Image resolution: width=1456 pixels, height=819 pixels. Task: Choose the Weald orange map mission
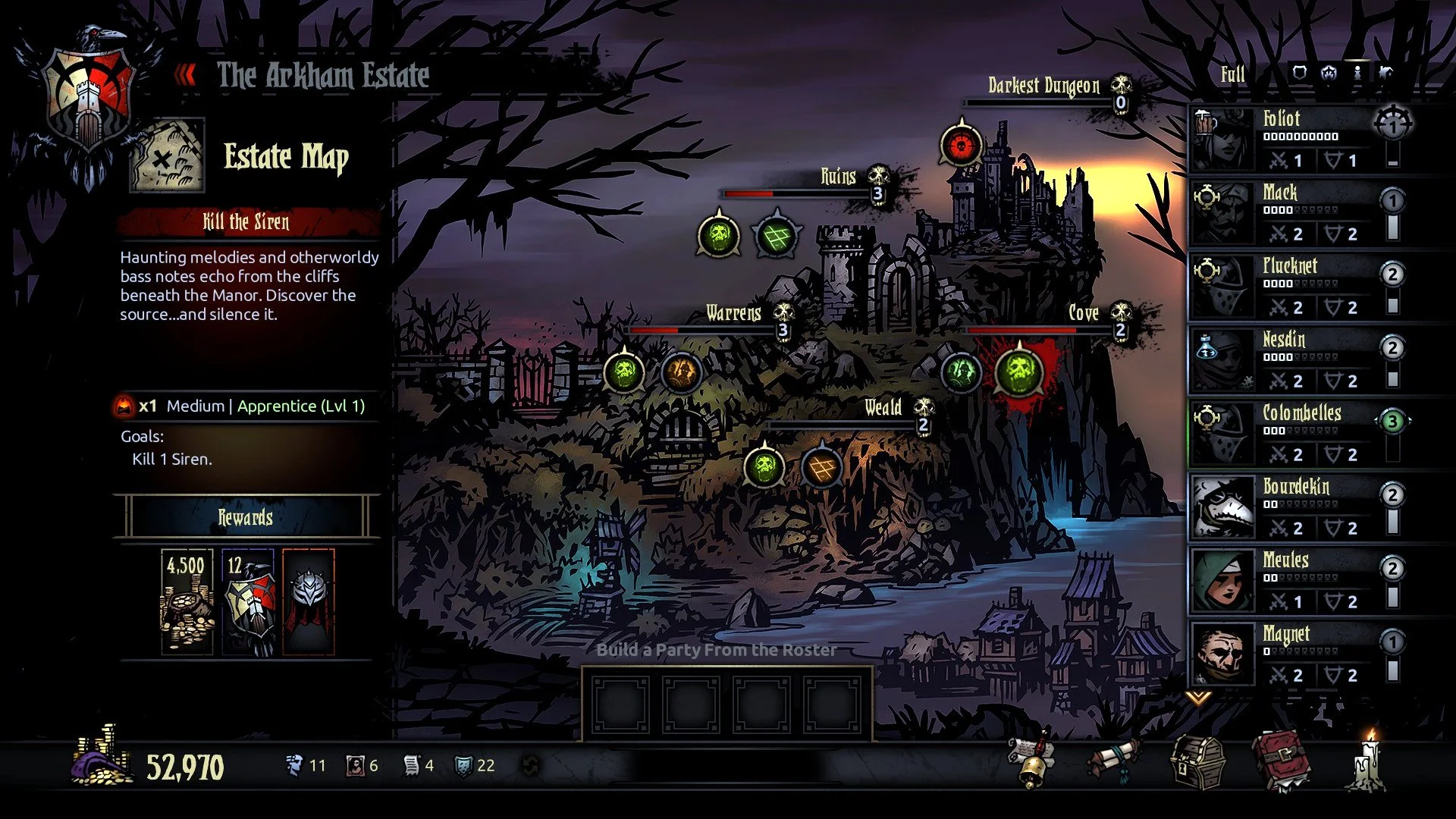point(822,466)
